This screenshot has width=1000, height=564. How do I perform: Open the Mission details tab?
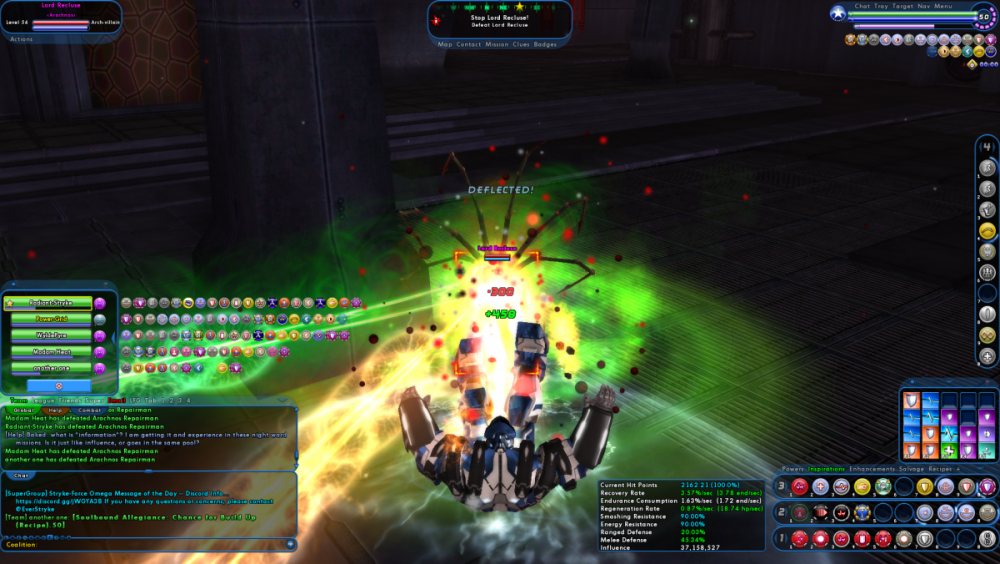495,44
